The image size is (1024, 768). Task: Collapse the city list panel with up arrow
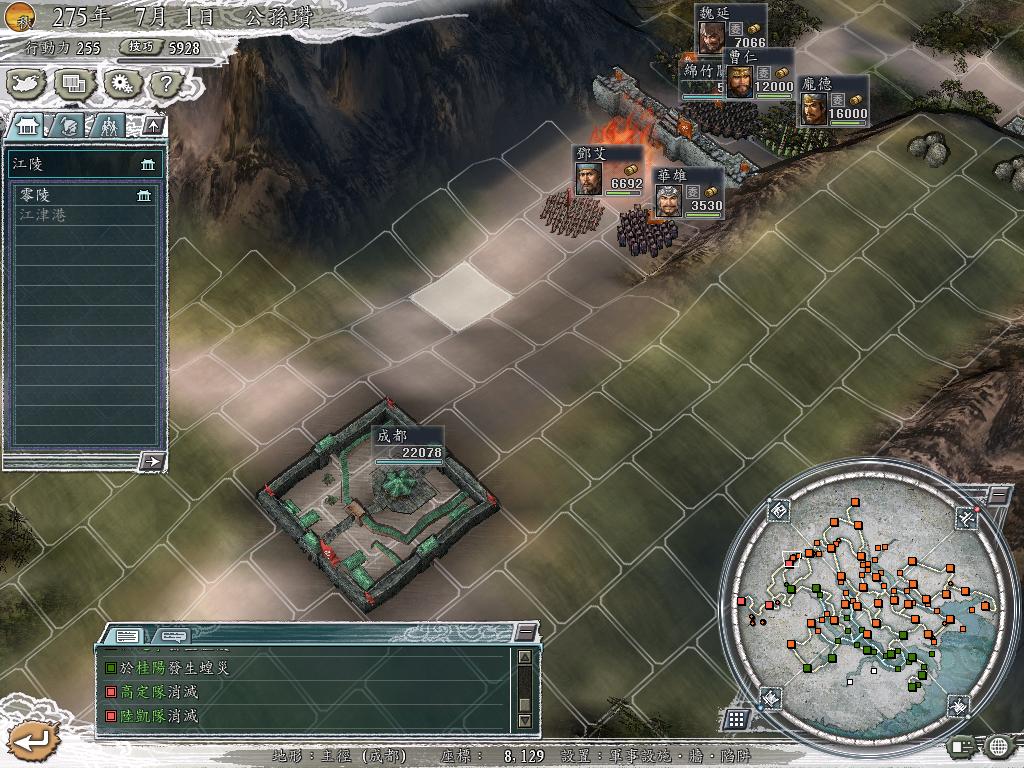[152, 125]
